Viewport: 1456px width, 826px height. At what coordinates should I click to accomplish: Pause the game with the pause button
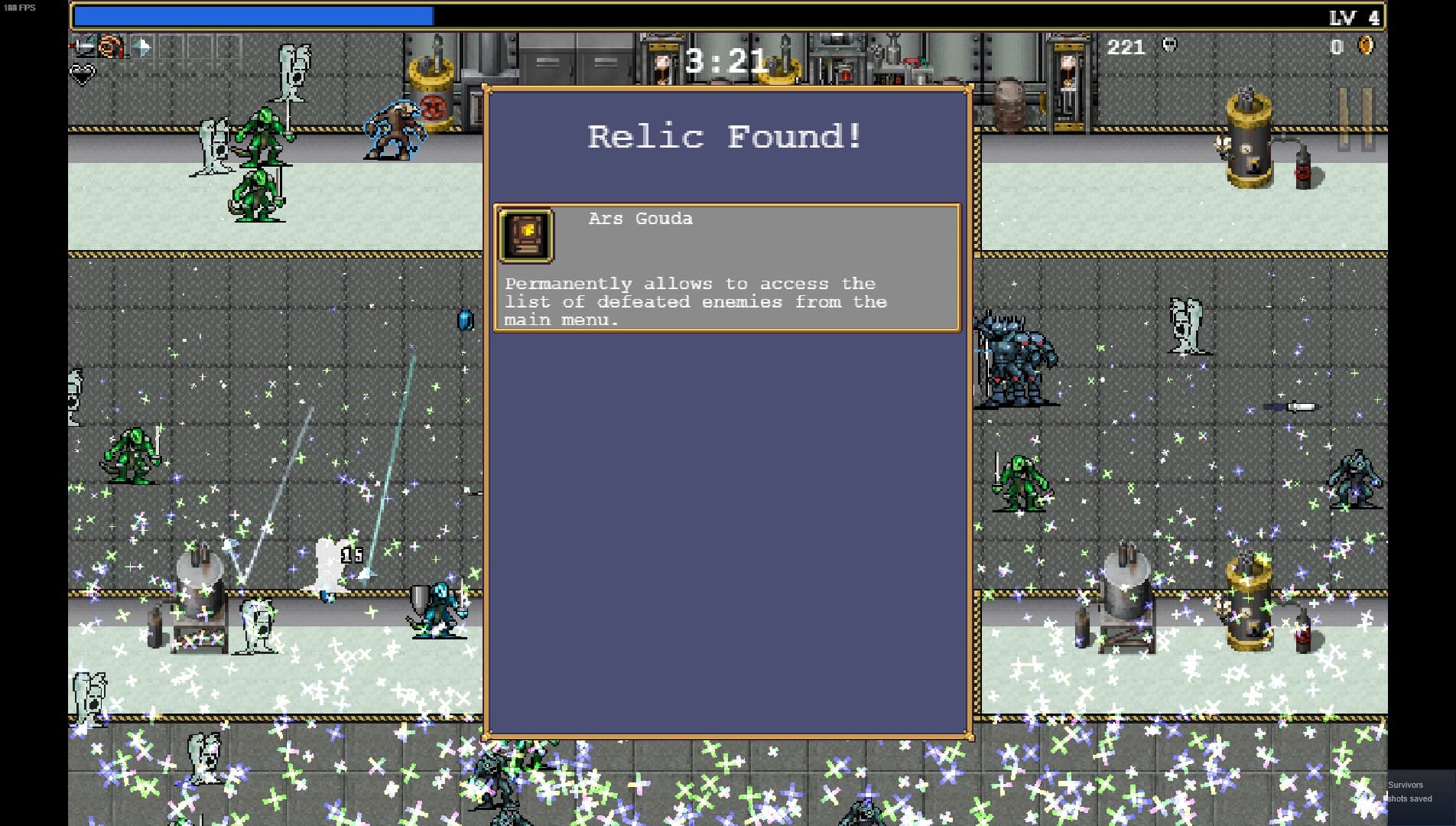(1356, 119)
